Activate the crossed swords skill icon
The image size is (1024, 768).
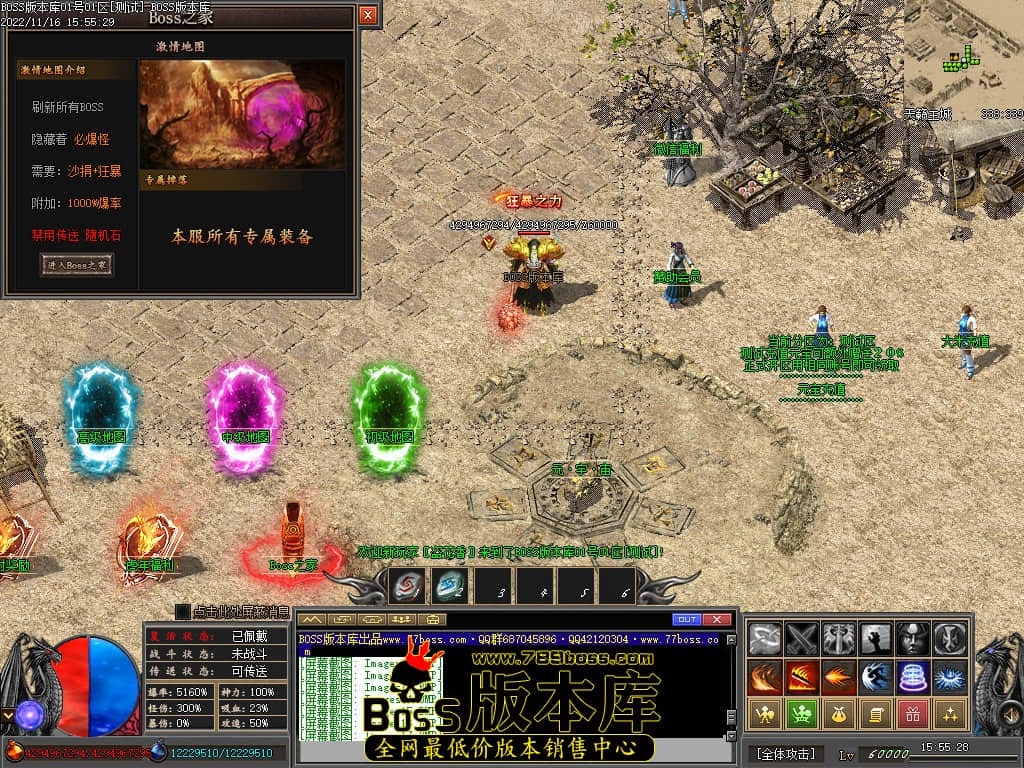click(802, 639)
